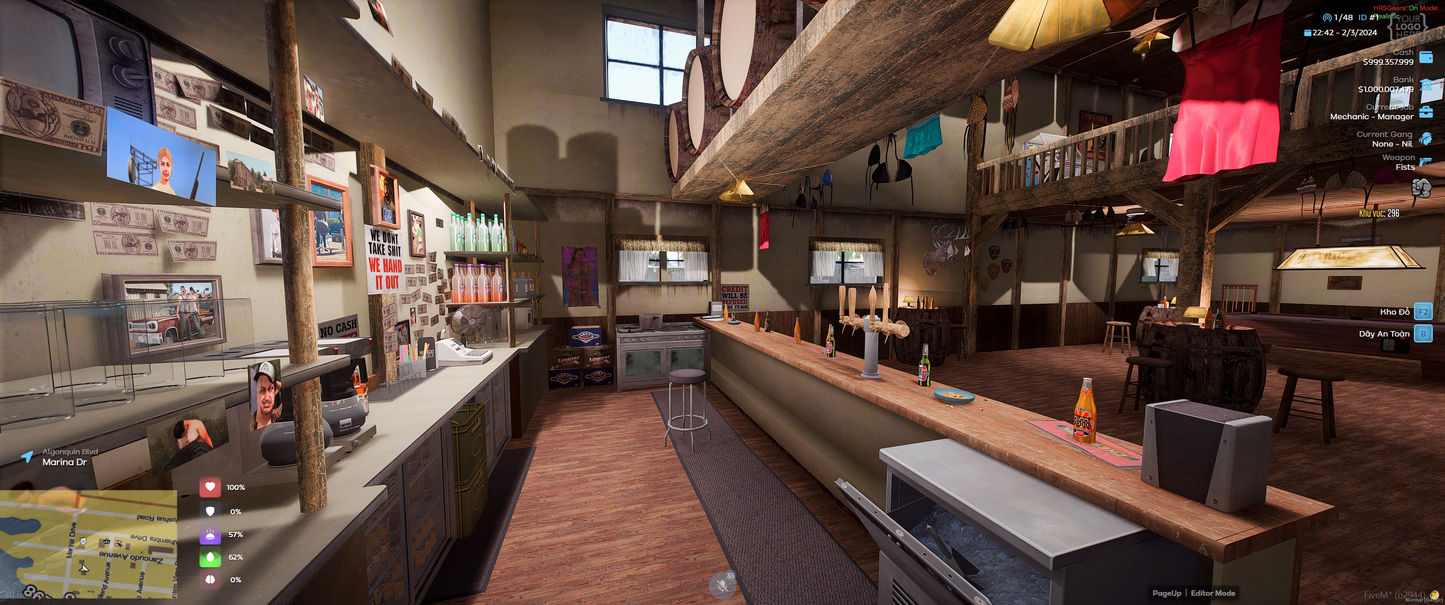Screen dimensions: 1445x605
Task: Select the fist weapon image
Action: [1406, 187]
